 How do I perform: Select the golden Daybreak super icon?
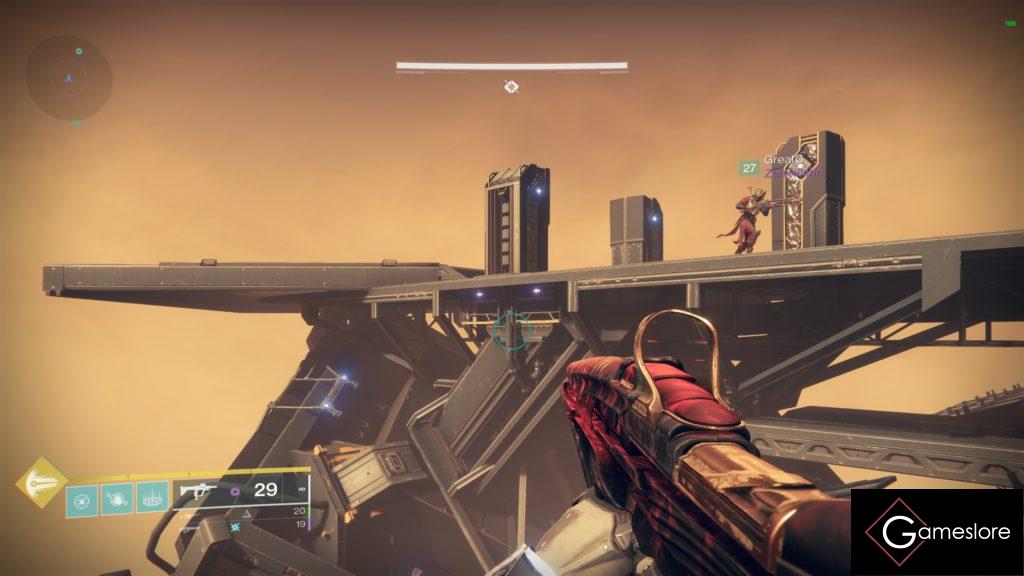click(41, 483)
